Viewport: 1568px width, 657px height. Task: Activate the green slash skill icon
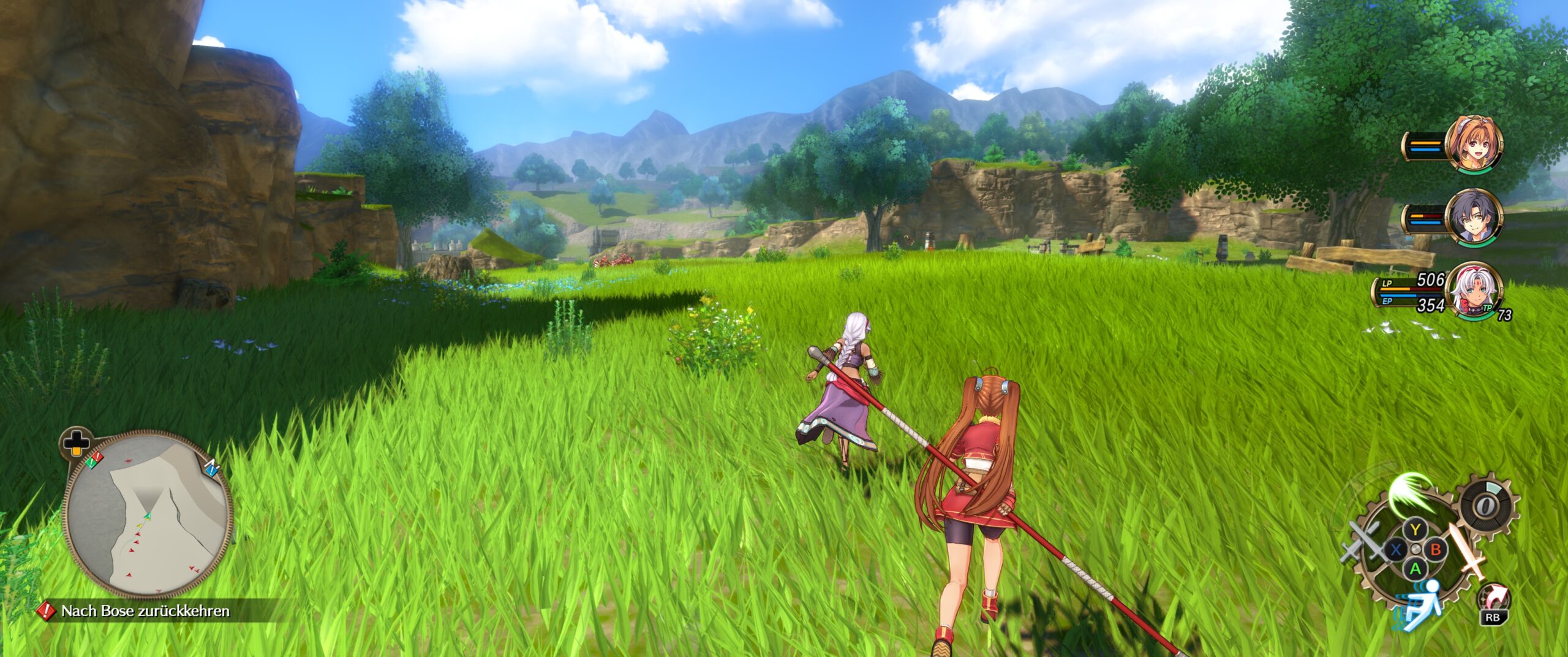pyautogui.click(x=1411, y=495)
